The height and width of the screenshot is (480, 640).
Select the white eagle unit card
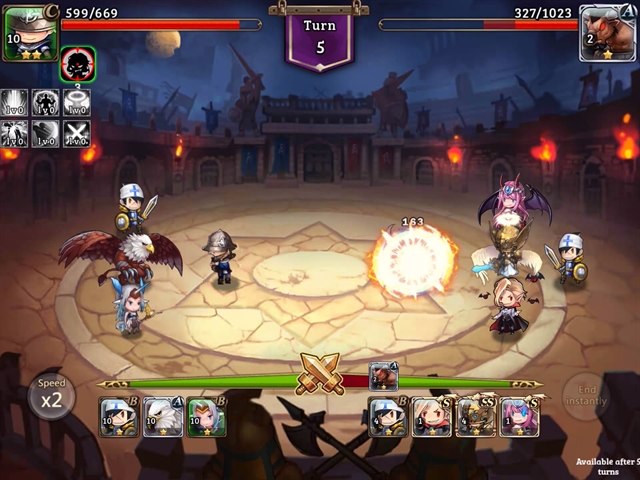[x=163, y=417]
